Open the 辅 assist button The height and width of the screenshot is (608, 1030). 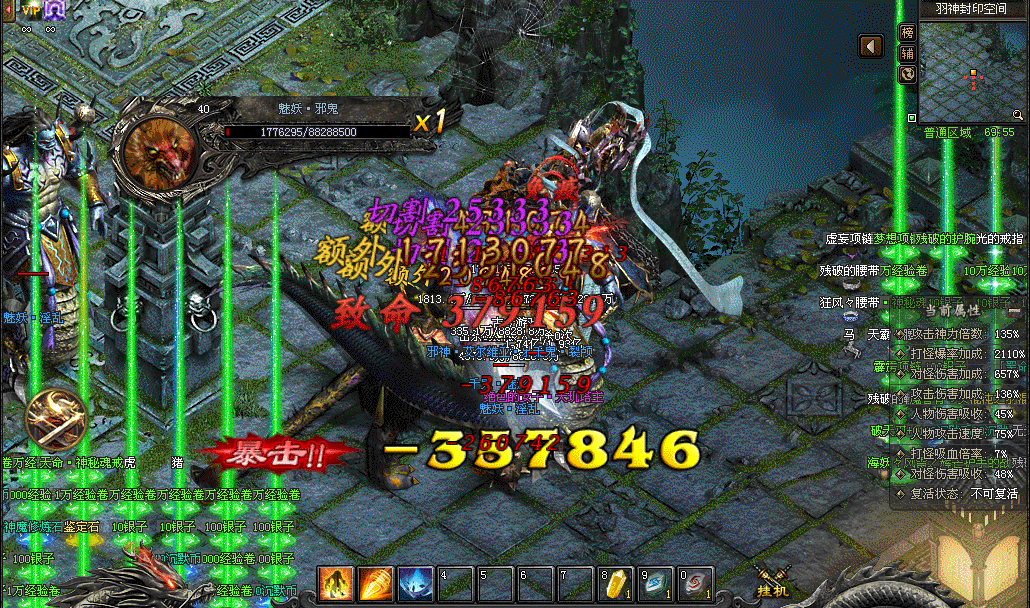[x=908, y=53]
